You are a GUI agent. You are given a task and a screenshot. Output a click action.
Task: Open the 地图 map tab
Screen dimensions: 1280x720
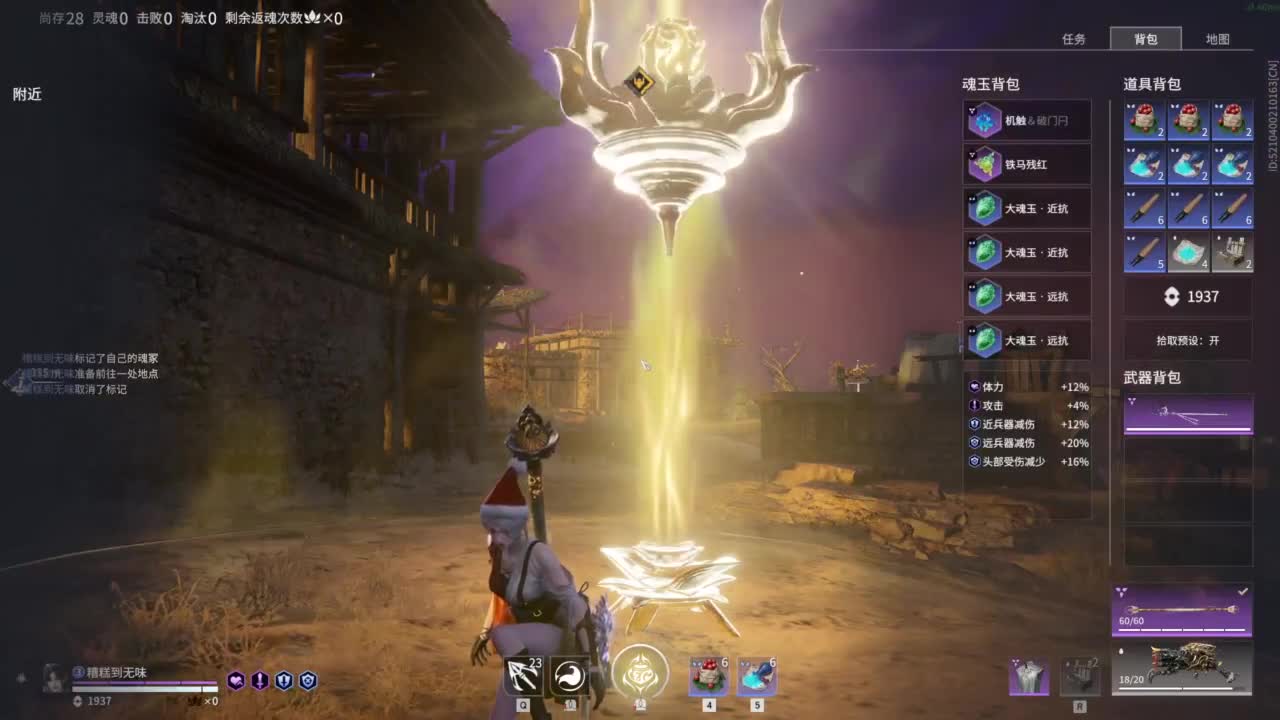click(x=1217, y=39)
